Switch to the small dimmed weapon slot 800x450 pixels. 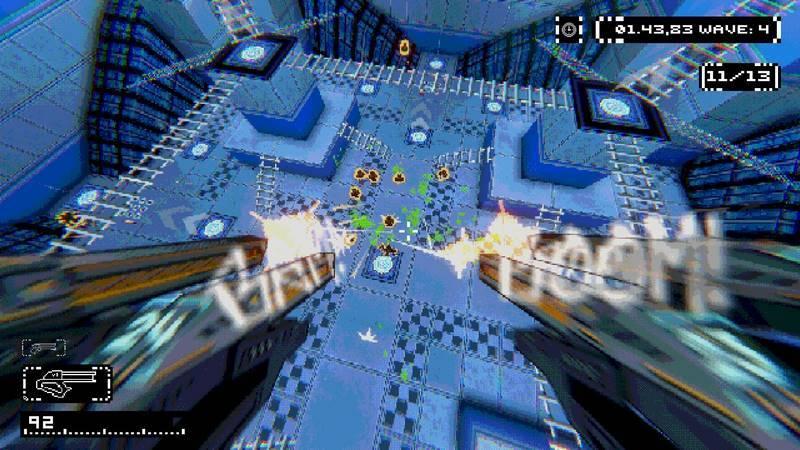coord(44,348)
